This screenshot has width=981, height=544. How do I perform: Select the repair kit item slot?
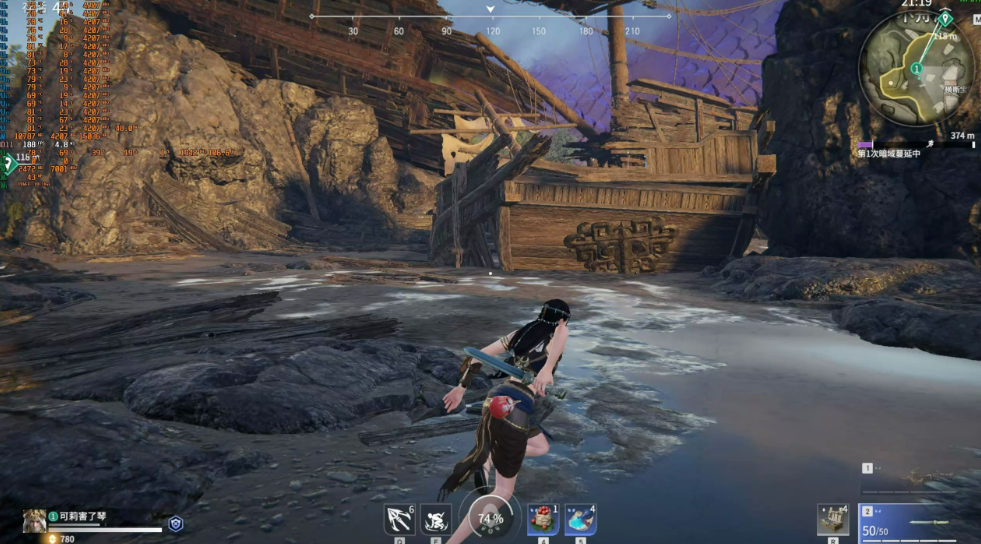tap(832, 519)
